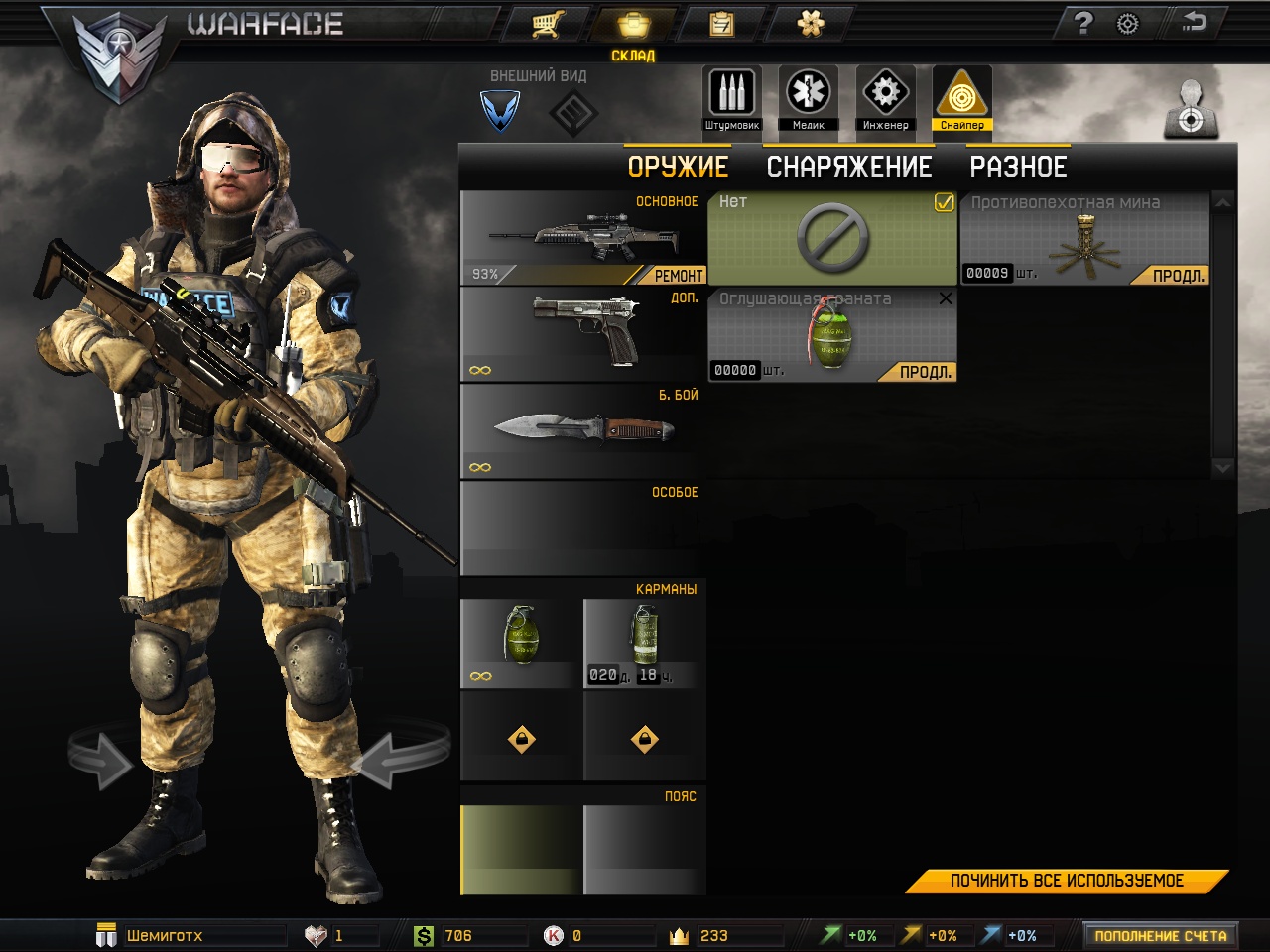
Task: Select the Медик class
Action: pyautogui.click(x=809, y=99)
